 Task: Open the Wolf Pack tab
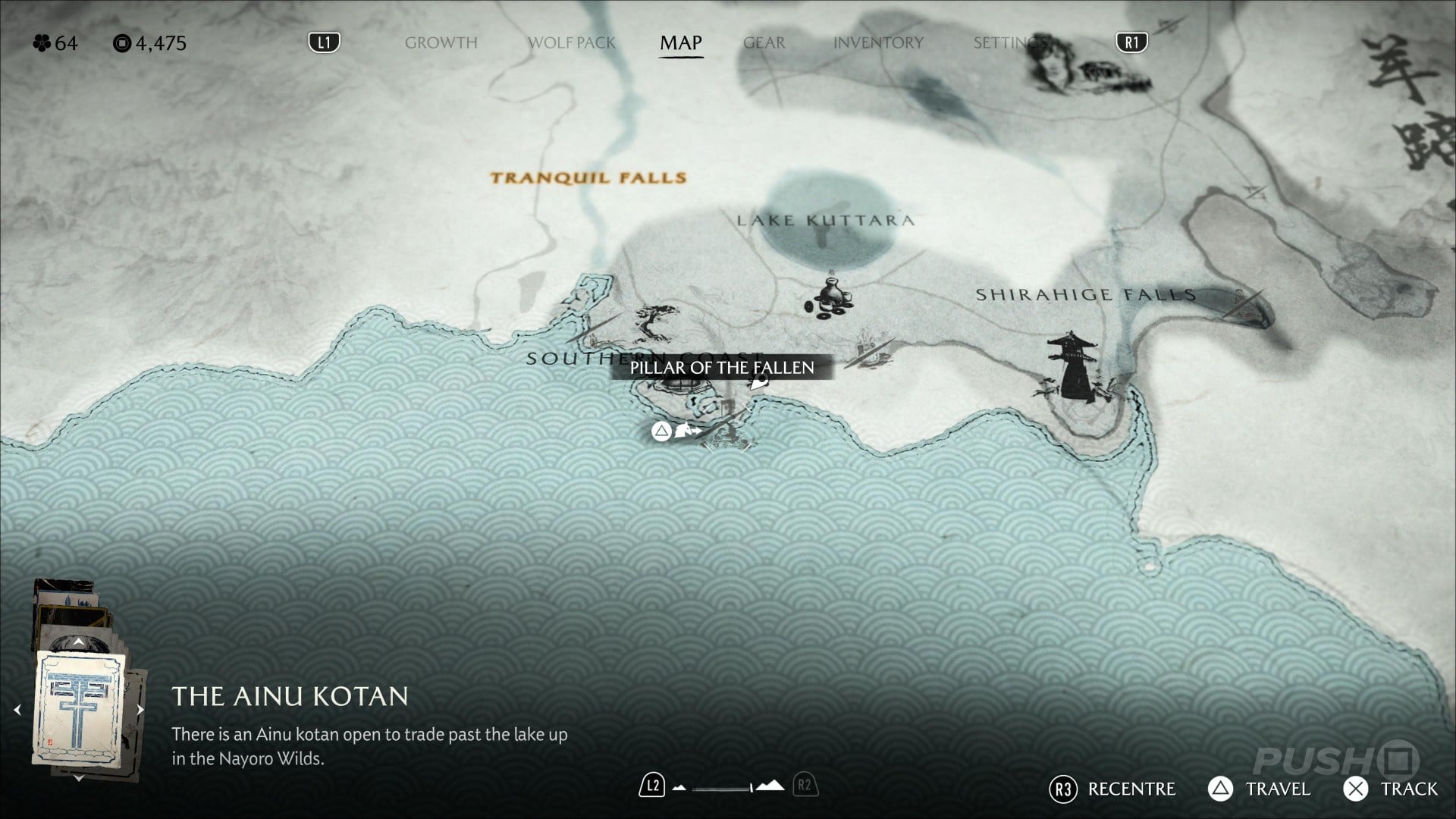[571, 43]
